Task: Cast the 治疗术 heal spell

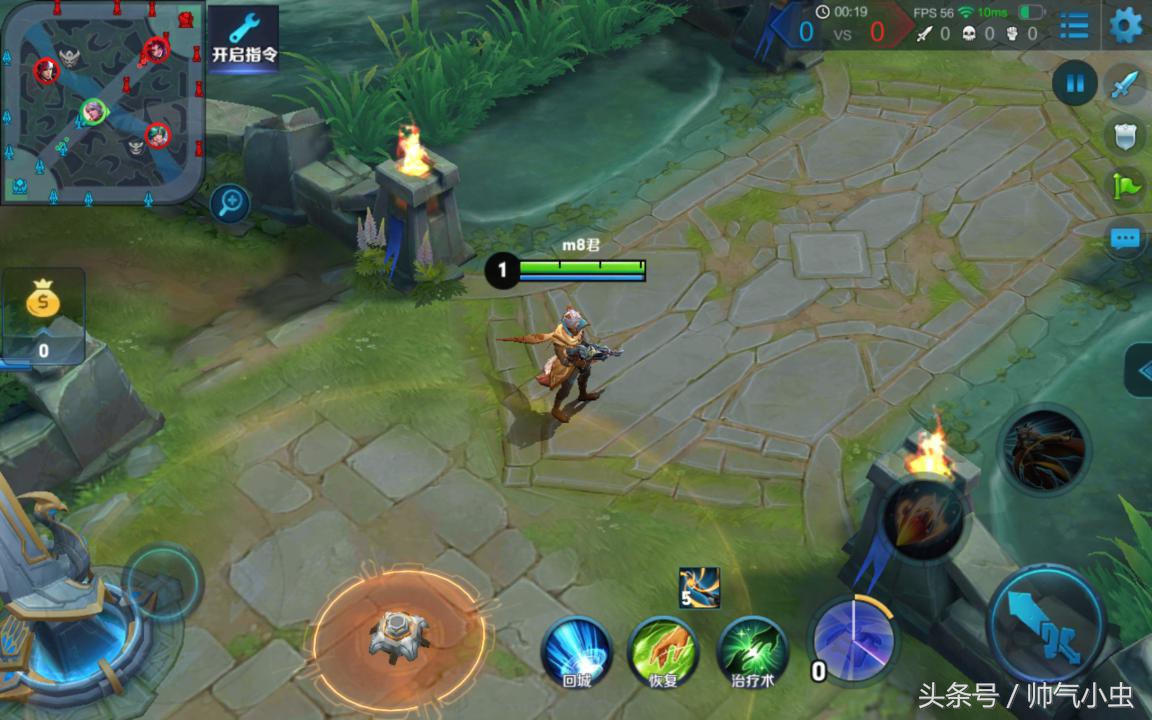Action: (753, 652)
